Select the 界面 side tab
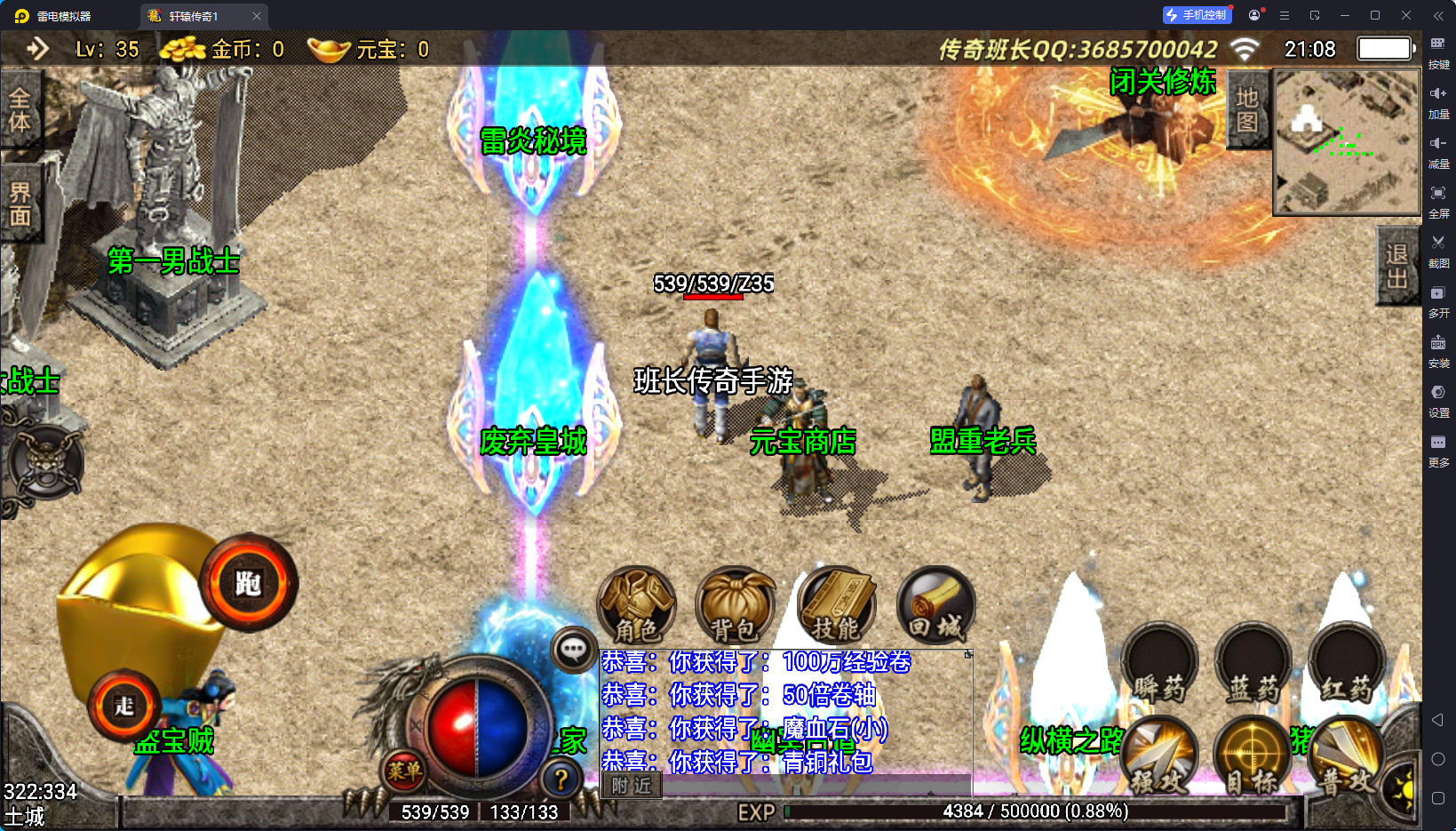 click(20, 204)
